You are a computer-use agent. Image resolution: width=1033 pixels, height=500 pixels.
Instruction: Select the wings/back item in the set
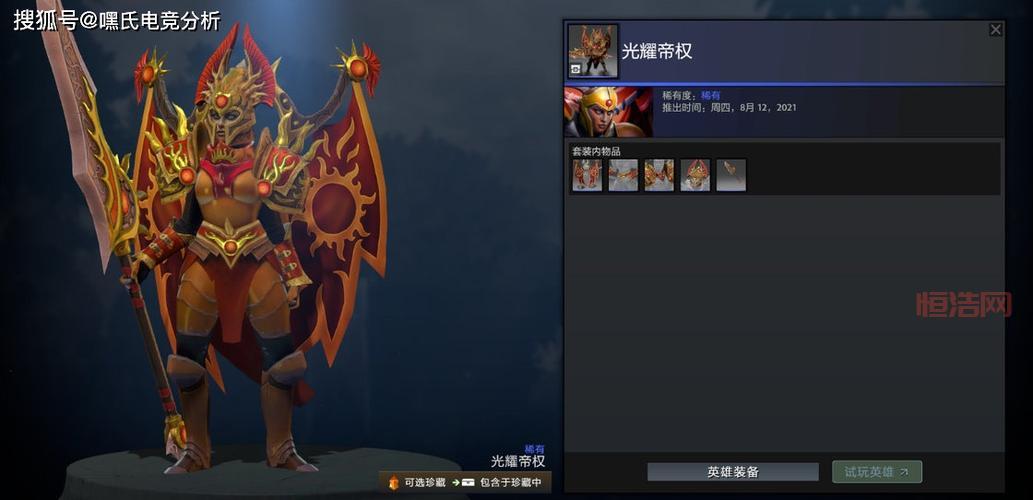click(x=587, y=175)
